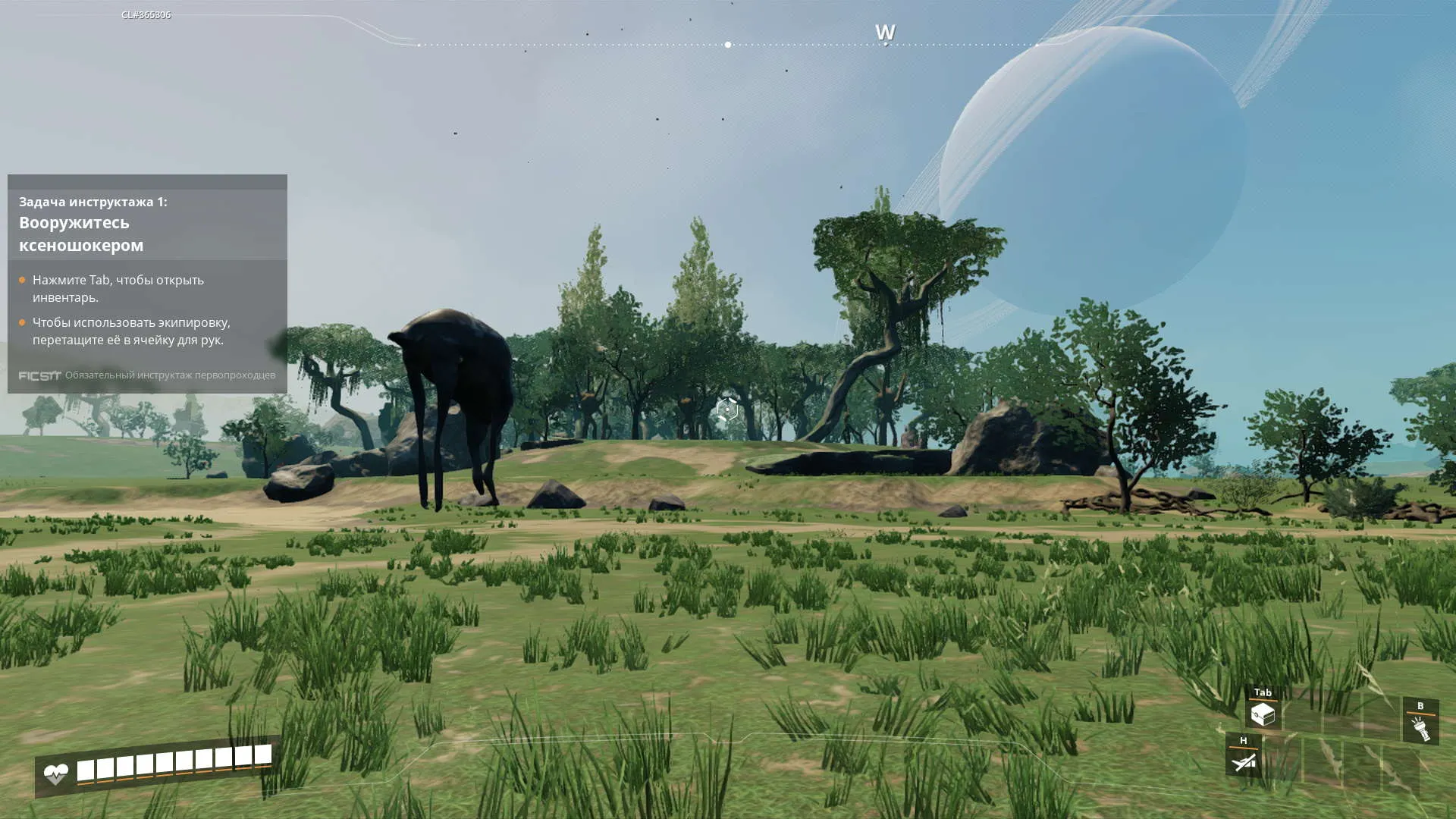Open the inventory crate icon
Image resolution: width=1456 pixels, height=819 pixels.
point(1263,714)
